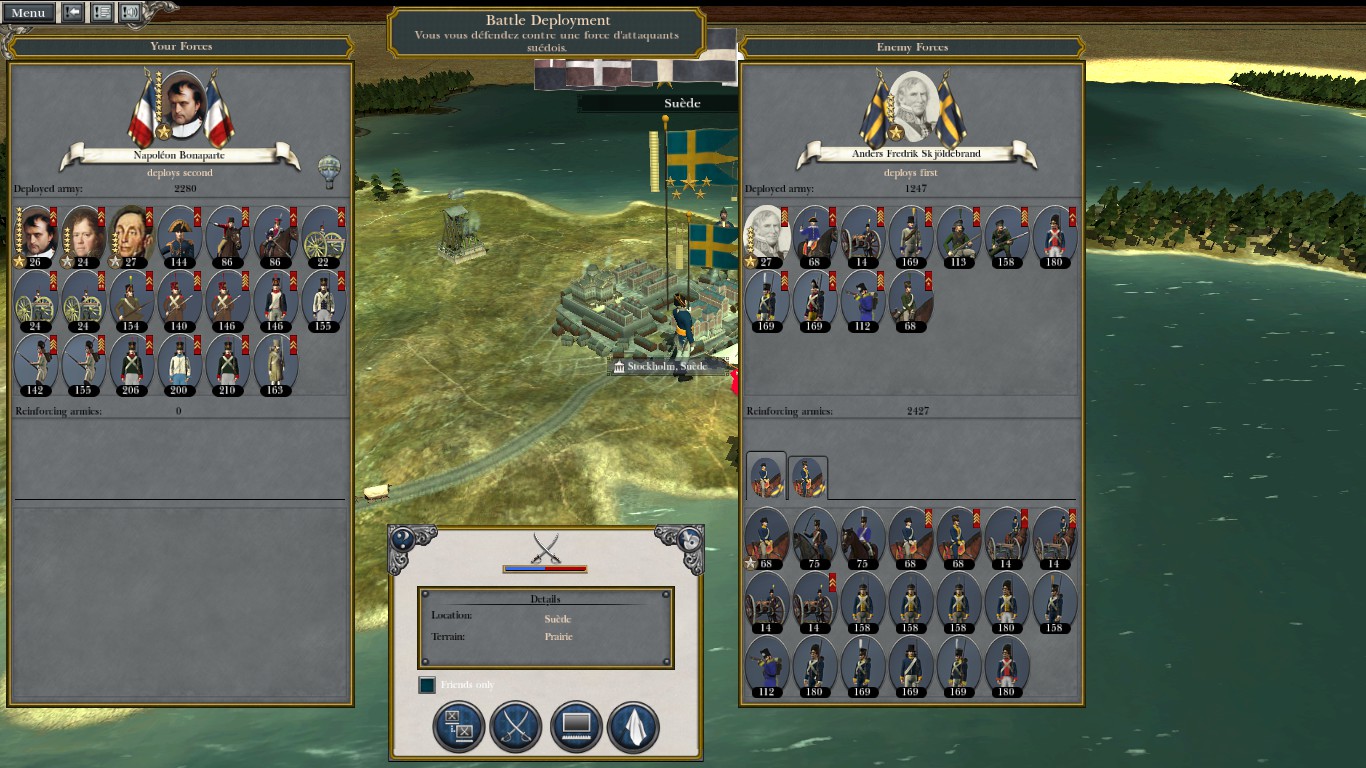1366x768 pixels.
Task: Click the hot air balloon icon
Action: click(x=328, y=171)
